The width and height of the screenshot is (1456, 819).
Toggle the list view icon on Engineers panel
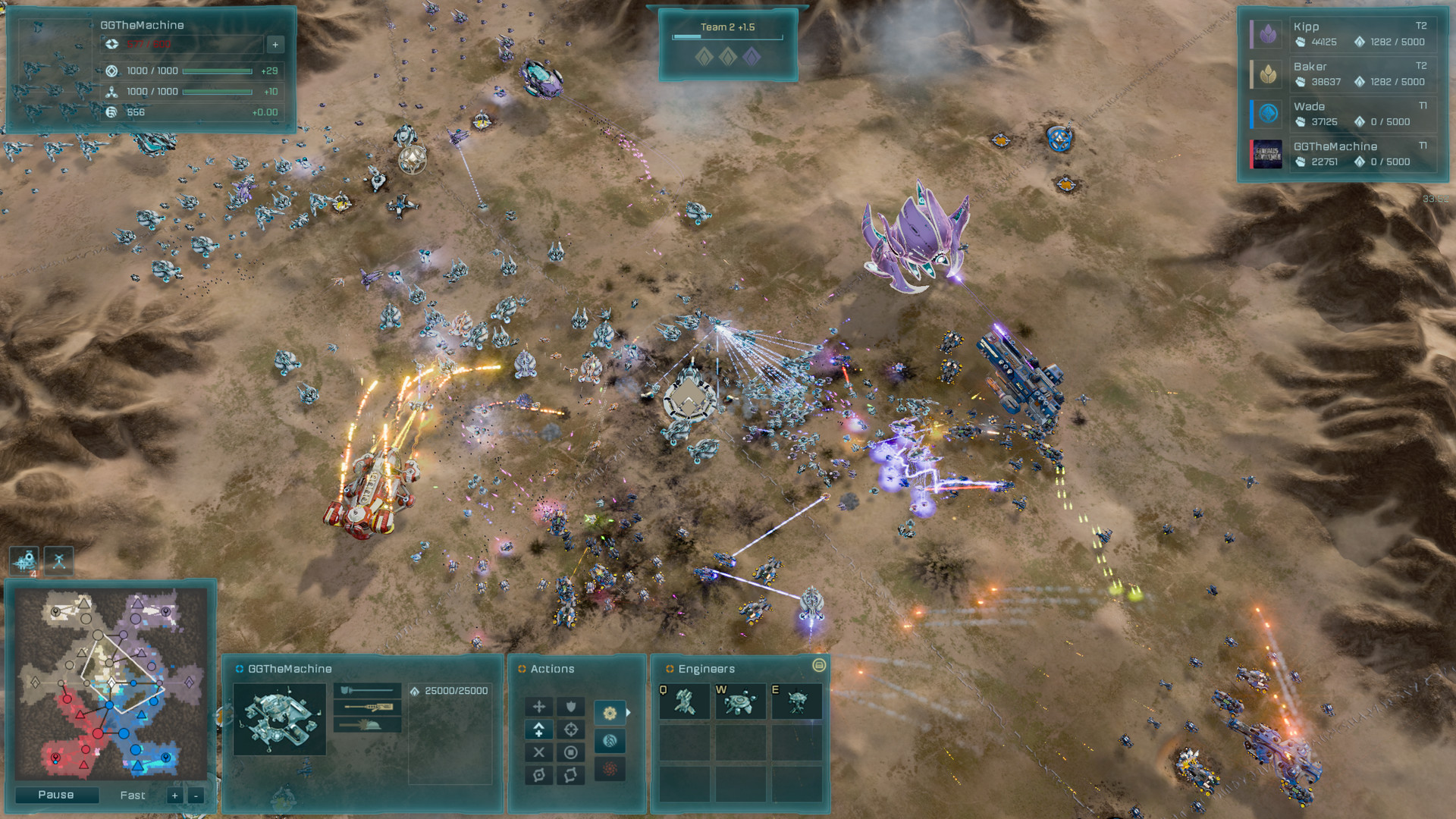point(818,667)
